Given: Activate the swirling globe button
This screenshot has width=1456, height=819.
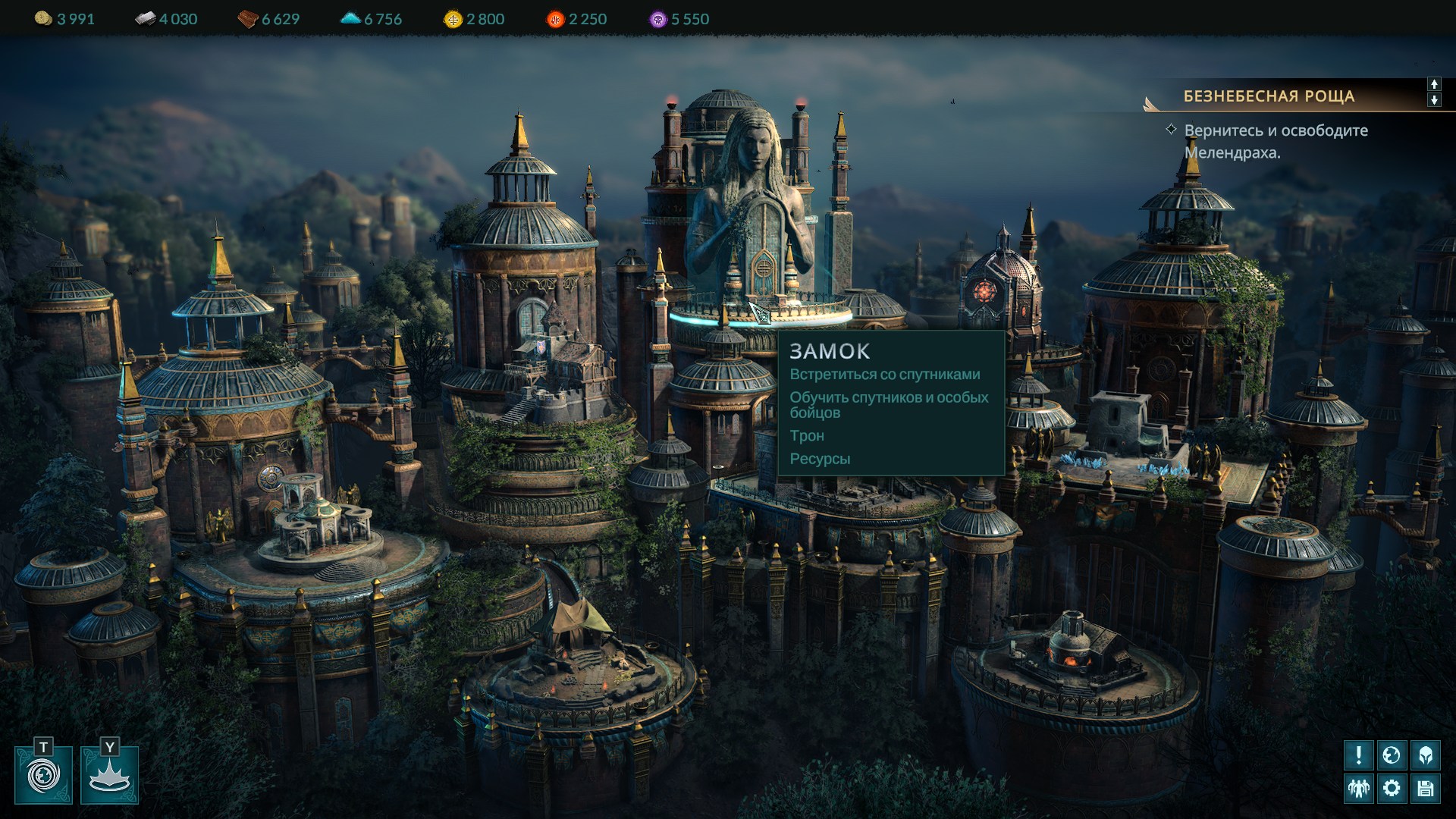Looking at the screenshot, I should point(43,775).
